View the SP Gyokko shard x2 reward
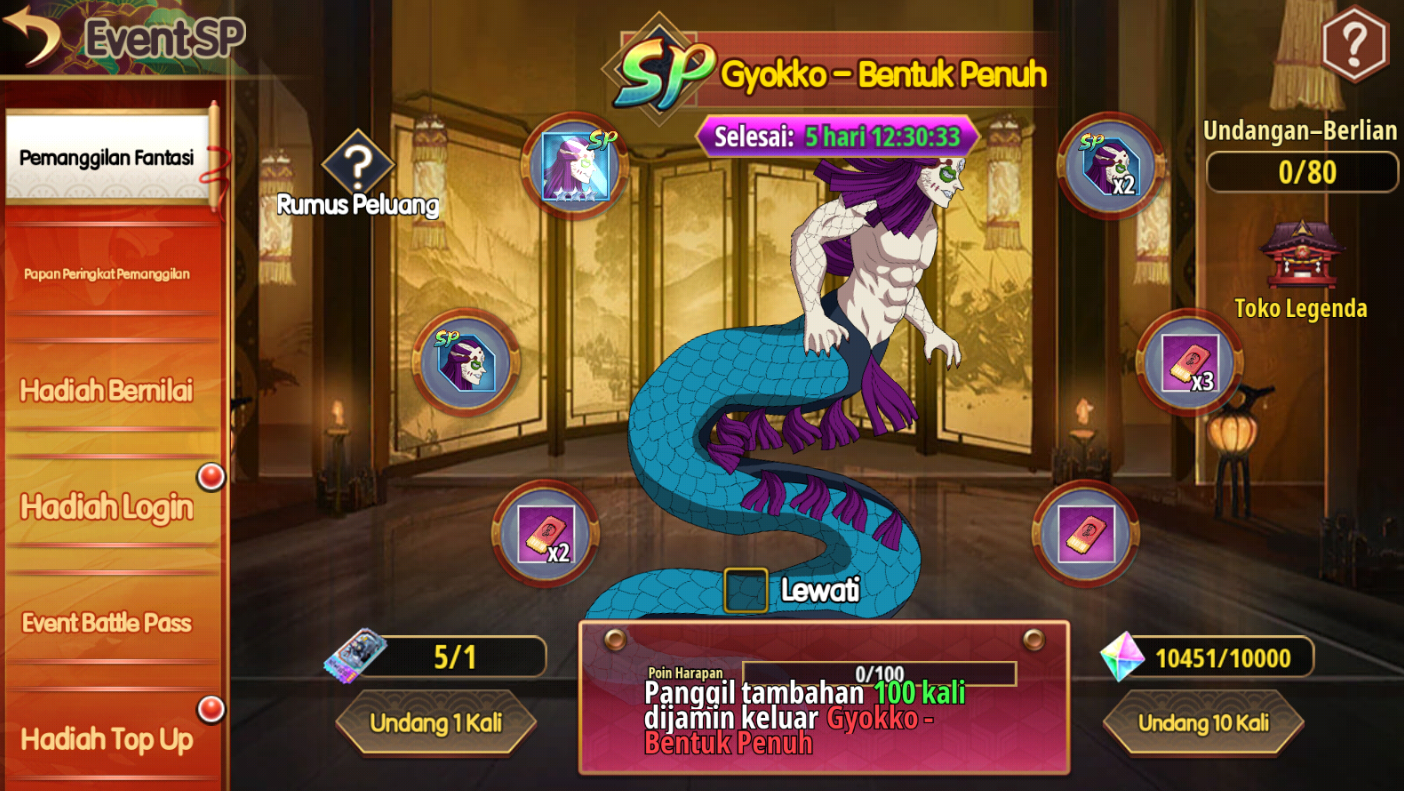This screenshot has width=1404, height=791. tap(1110, 166)
